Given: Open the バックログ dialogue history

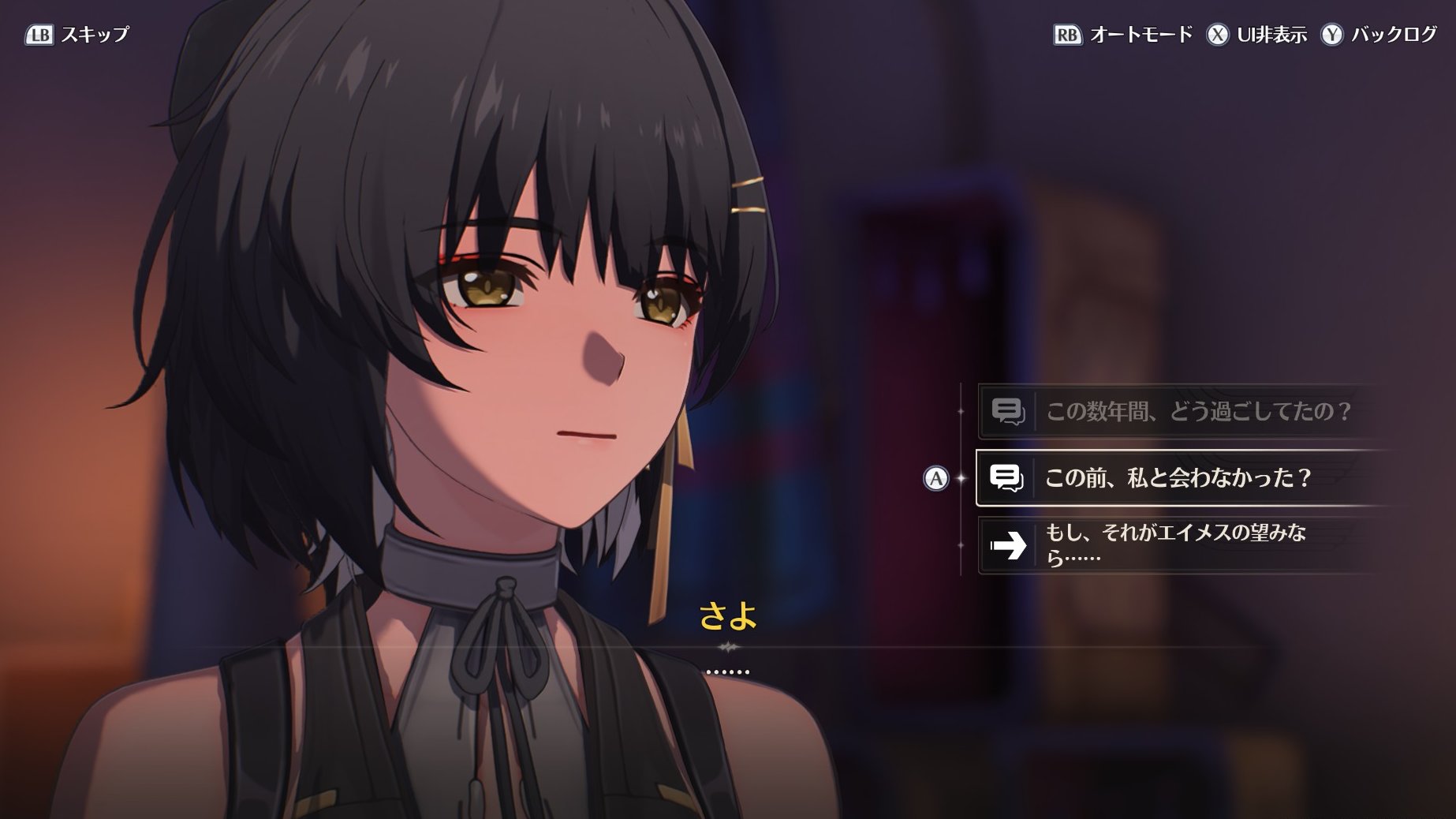Looking at the screenshot, I should point(1379,35).
